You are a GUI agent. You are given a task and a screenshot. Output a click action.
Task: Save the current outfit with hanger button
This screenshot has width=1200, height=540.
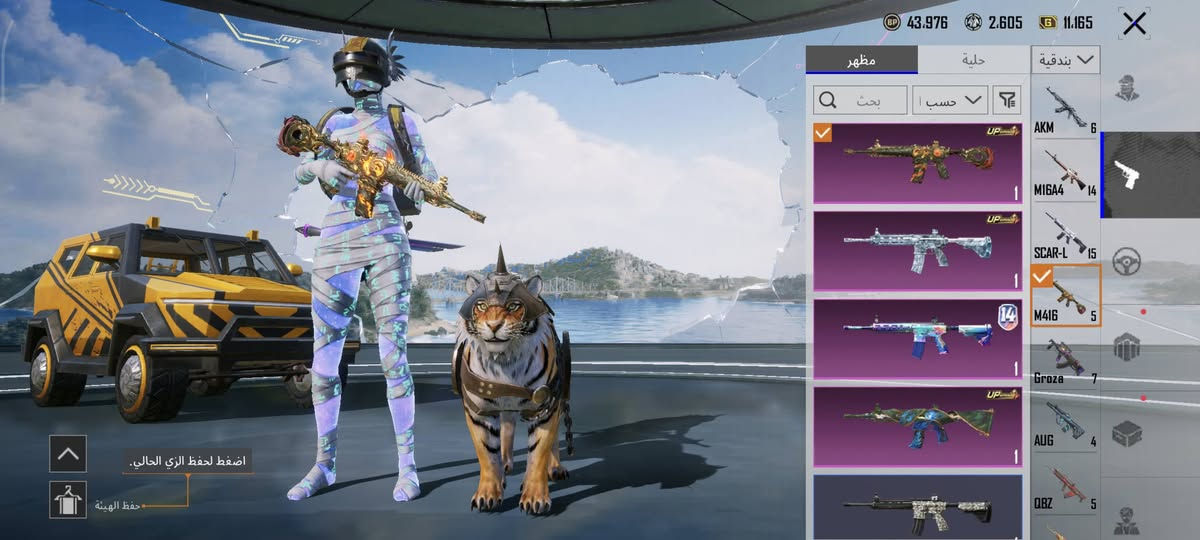point(68,499)
